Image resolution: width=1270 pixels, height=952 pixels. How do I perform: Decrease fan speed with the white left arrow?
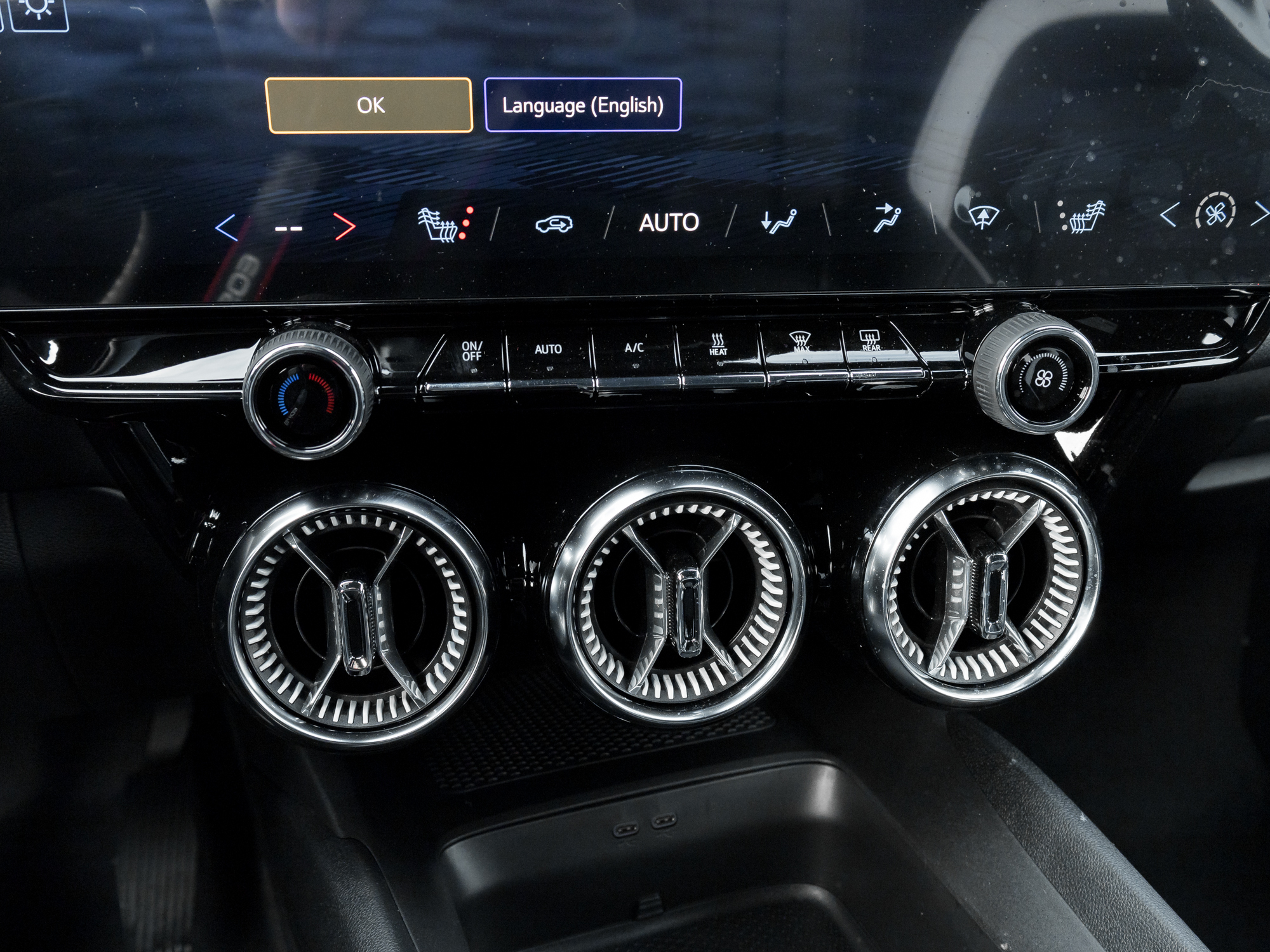coord(1169,216)
